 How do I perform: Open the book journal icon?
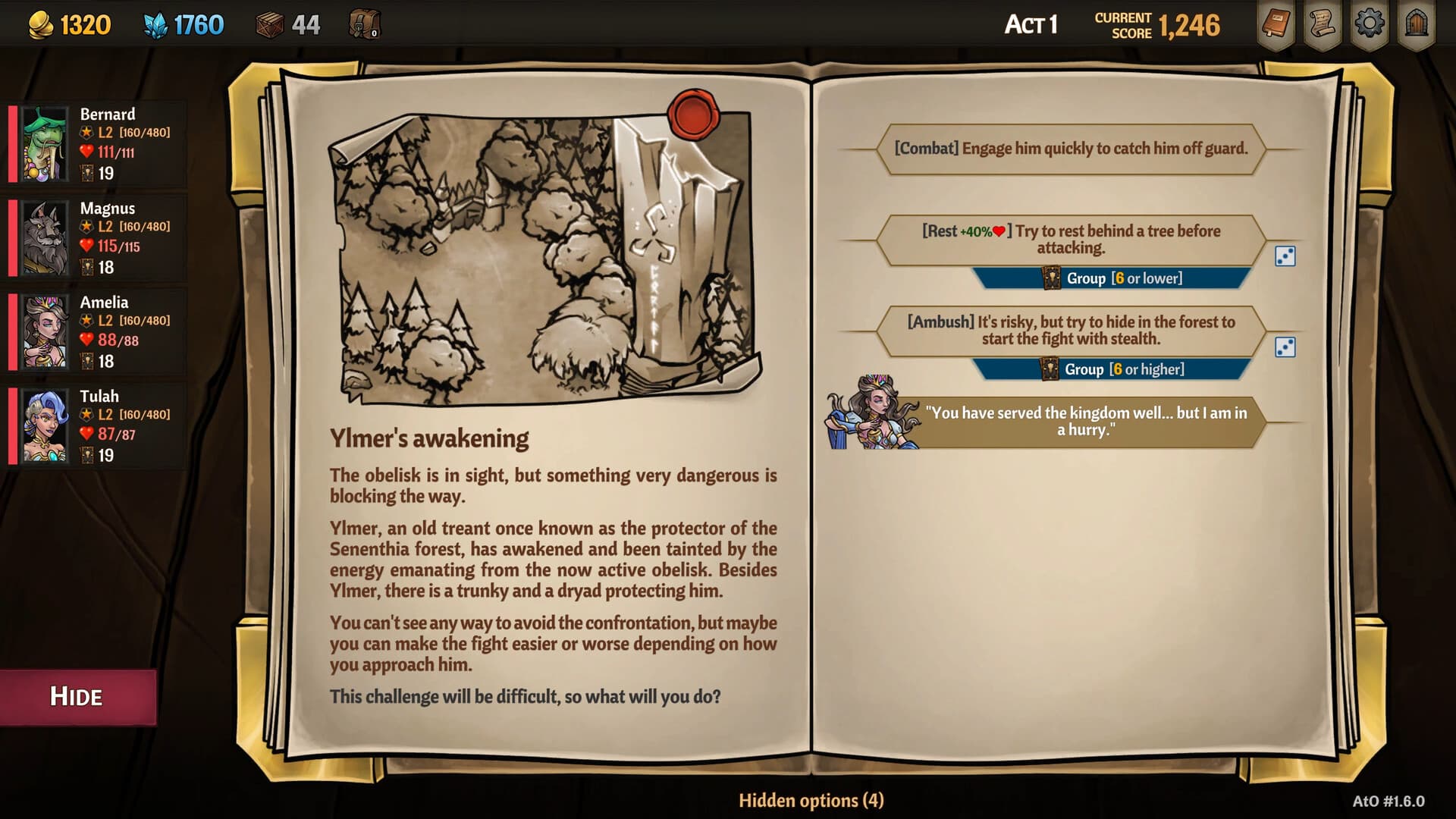pyautogui.click(x=1276, y=24)
